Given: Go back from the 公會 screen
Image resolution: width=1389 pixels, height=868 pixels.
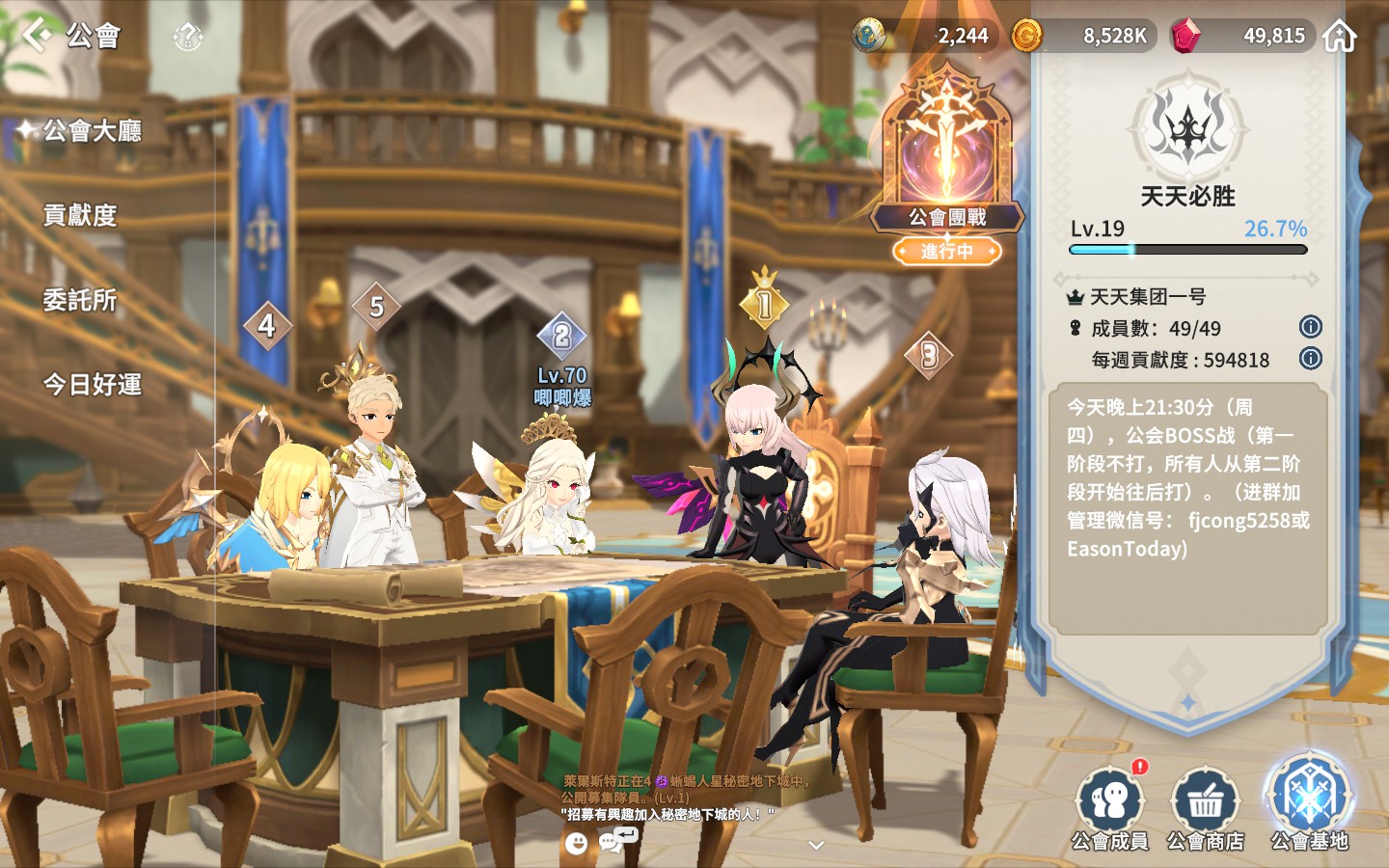Looking at the screenshot, I should point(37,35).
